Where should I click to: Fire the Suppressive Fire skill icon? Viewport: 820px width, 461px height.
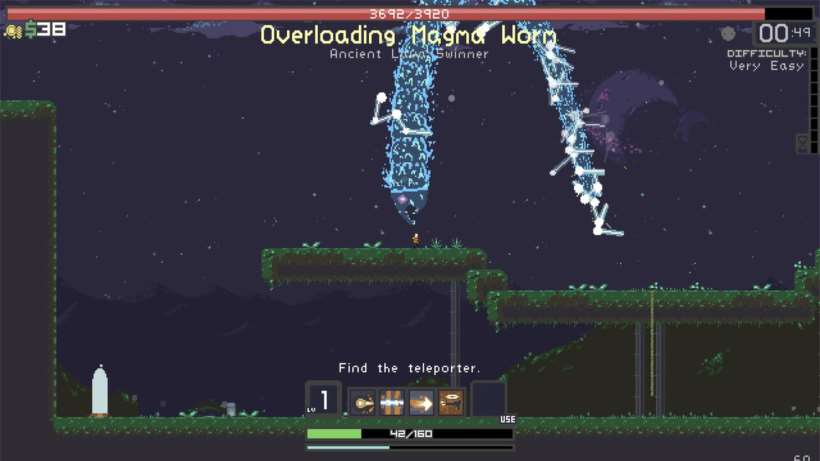pyautogui.click(x=451, y=402)
